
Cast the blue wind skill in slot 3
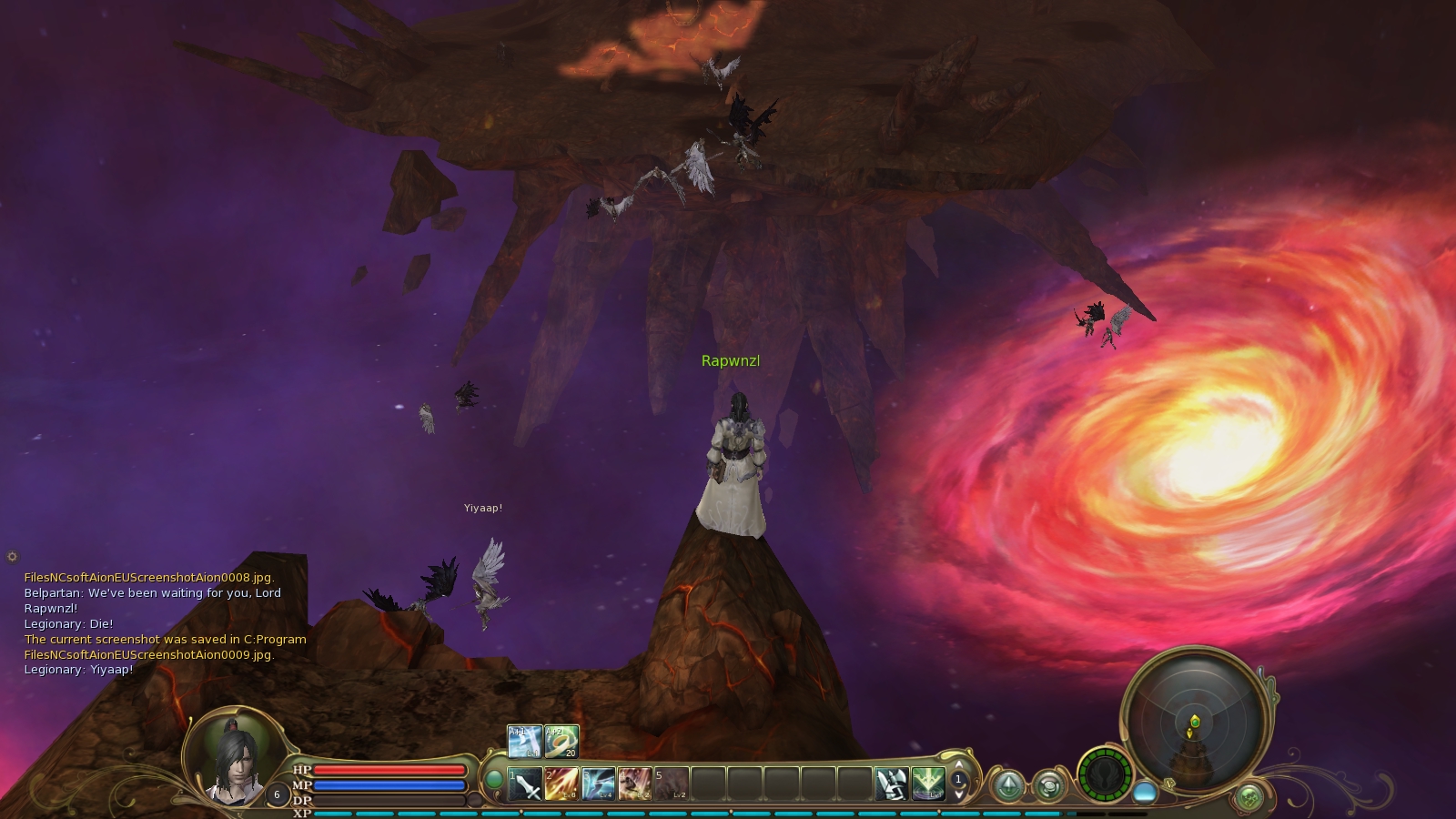point(598,784)
